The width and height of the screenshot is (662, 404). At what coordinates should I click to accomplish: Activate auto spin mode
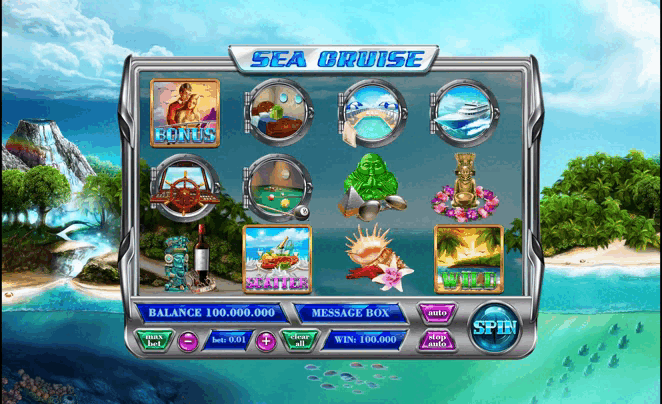click(x=437, y=313)
